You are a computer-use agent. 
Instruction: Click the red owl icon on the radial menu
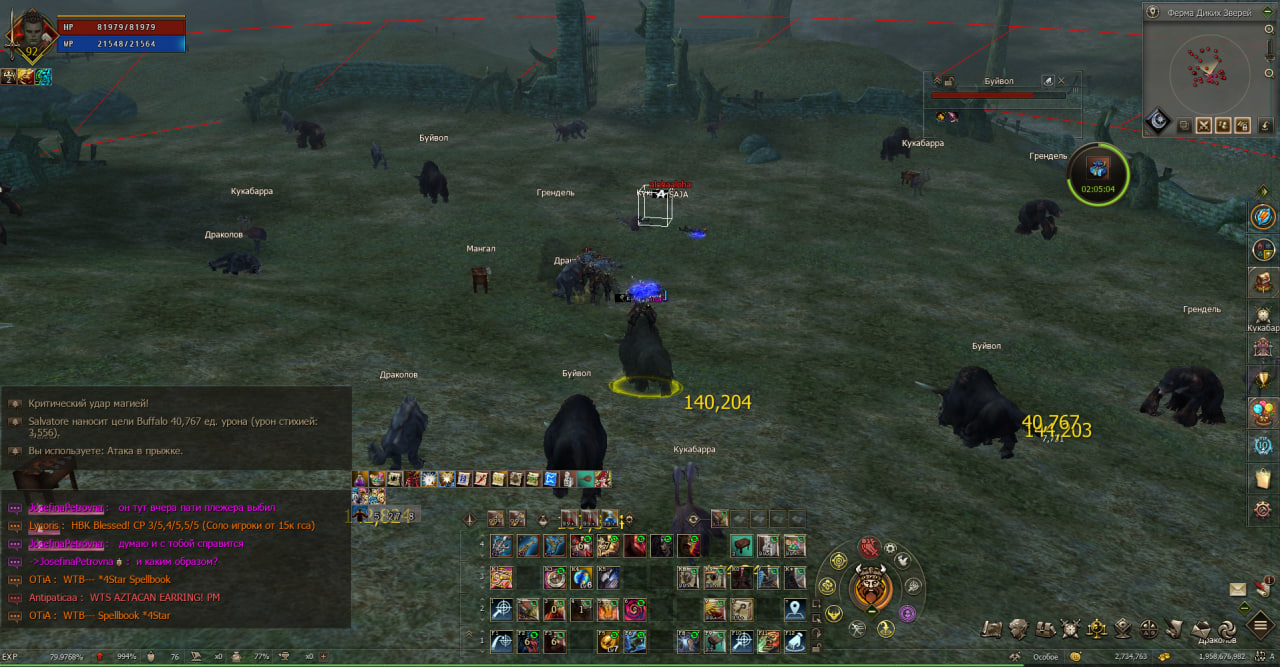pos(869,547)
